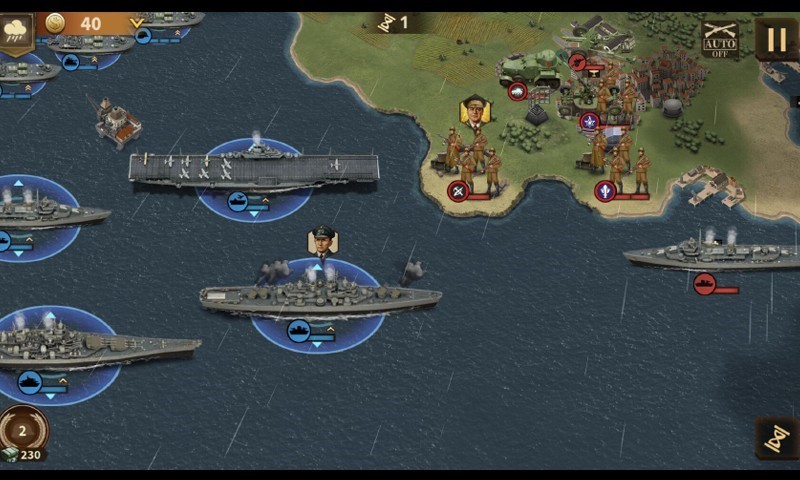Image resolution: width=800 pixels, height=480 pixels.
Task: Open the rainy weather icon
Action: pos(17,31)
